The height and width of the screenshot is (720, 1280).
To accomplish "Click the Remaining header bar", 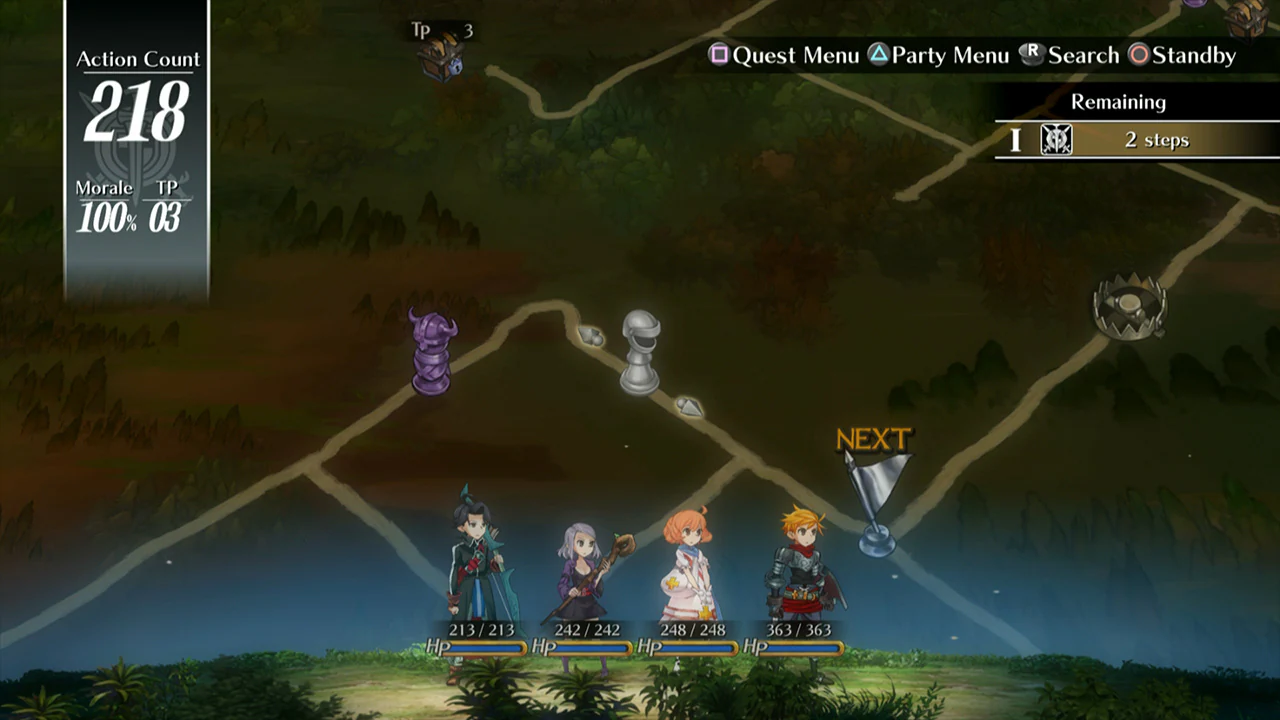I will point(1118,101).
